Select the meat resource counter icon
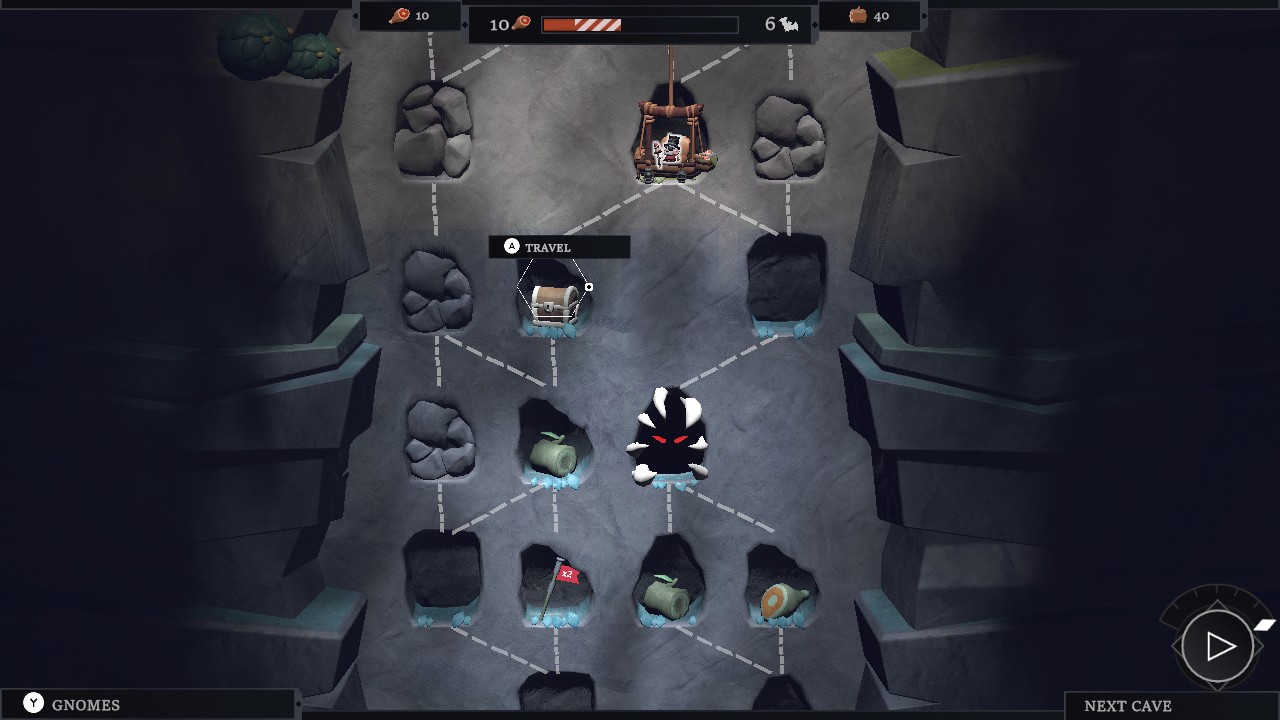Viewport: 1280px width, 720px height. click(400, 16)
